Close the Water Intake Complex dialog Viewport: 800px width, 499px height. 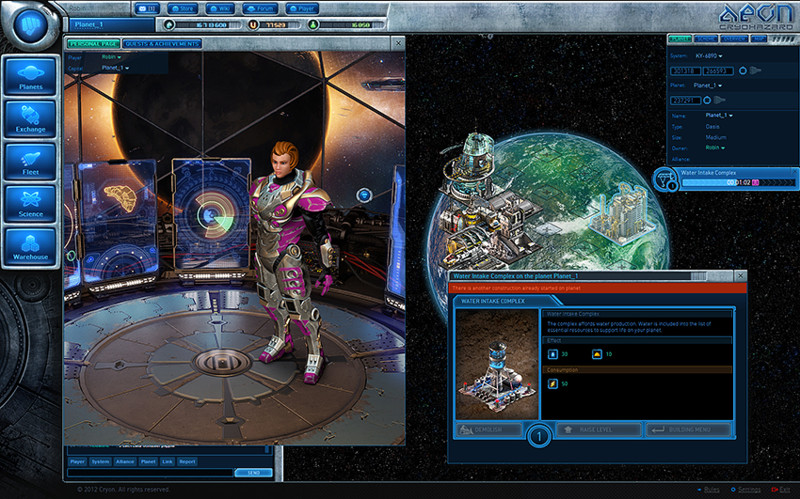coord(740,275)
